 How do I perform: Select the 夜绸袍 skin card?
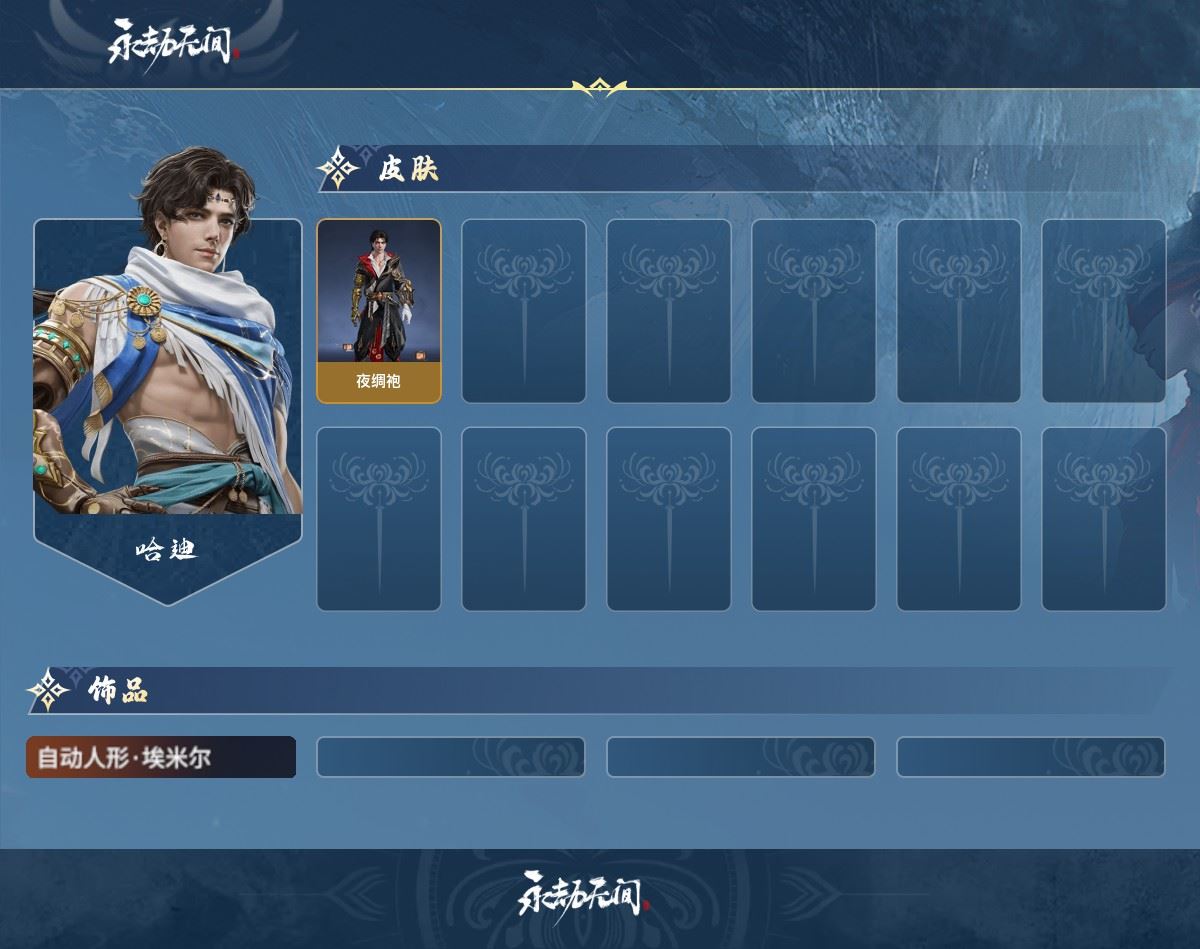[x=379, y=311]
